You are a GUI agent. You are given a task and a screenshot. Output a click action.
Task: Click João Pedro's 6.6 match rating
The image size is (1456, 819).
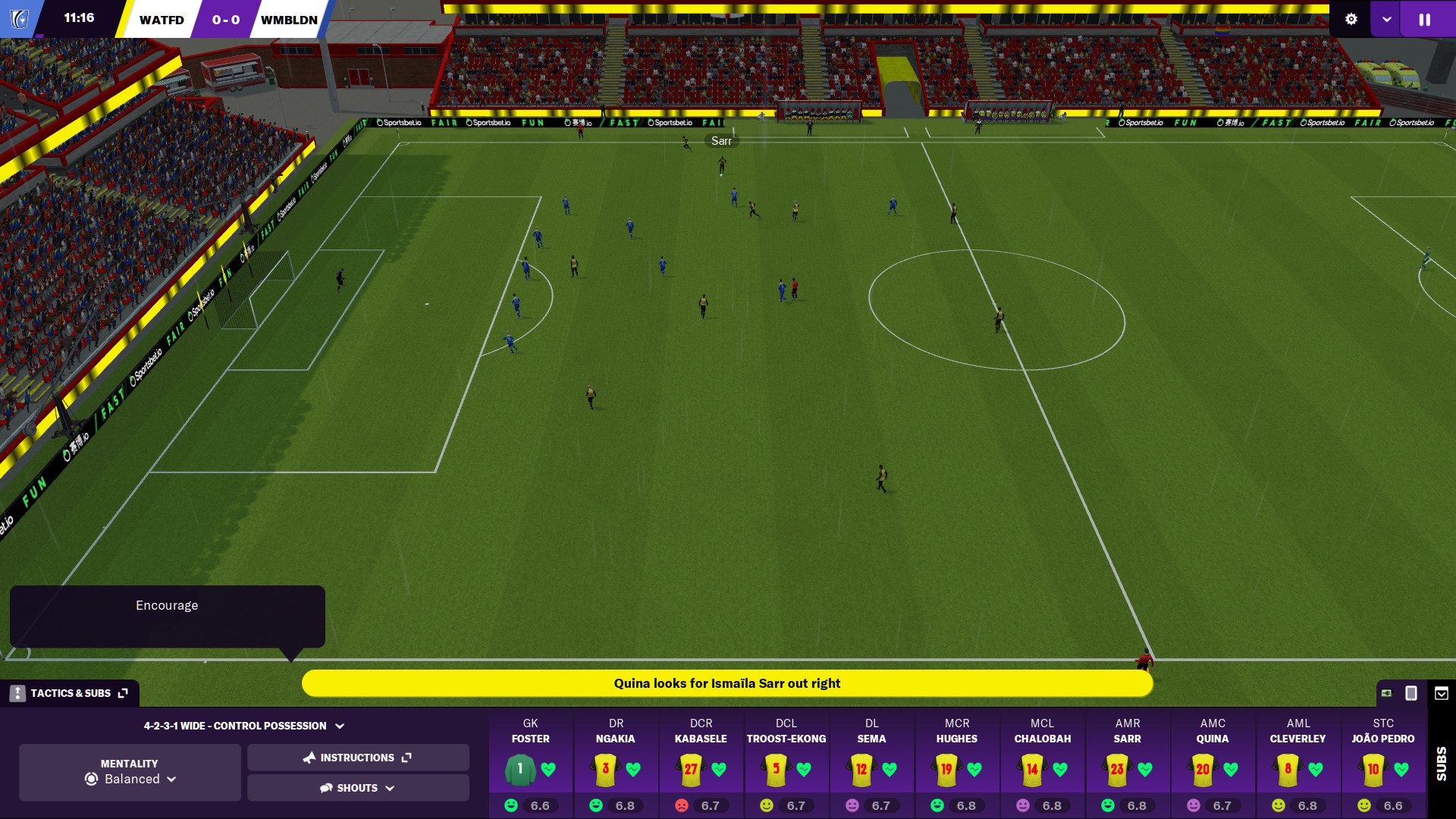pos(1394,805)
